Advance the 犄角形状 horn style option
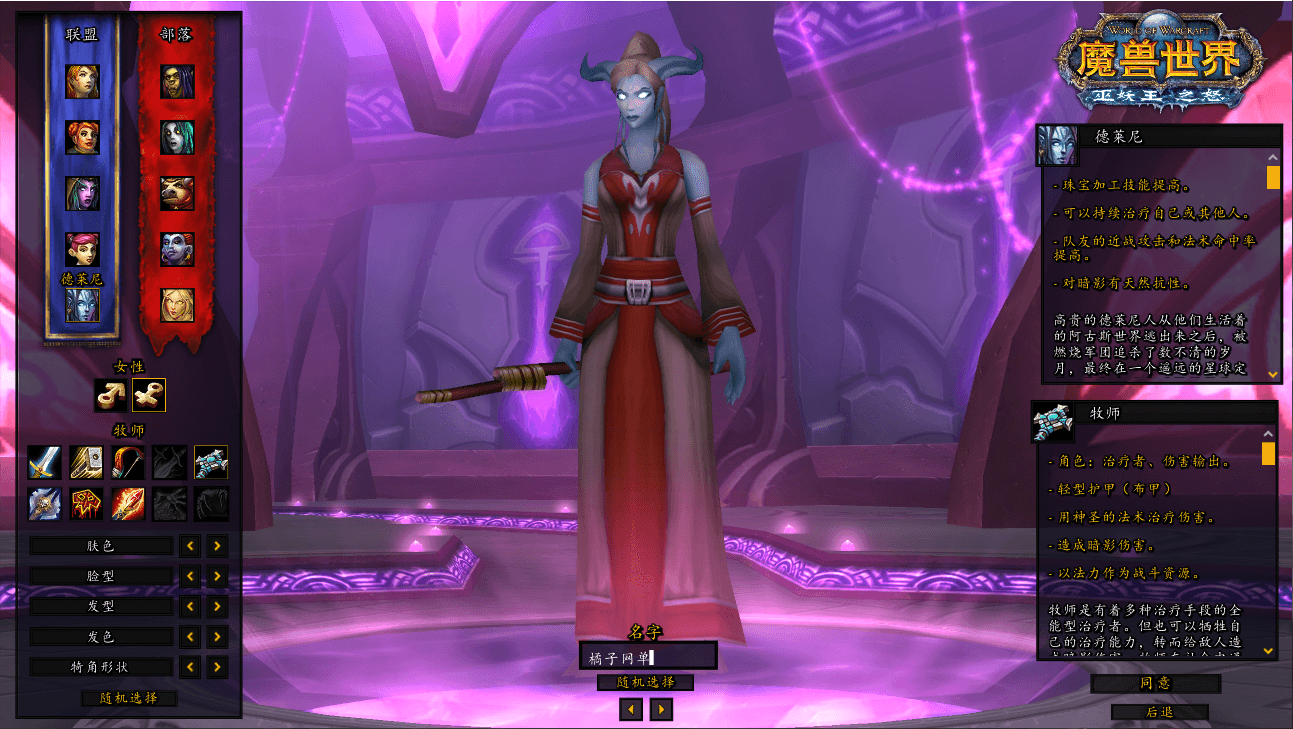 click(x=218, y=667)
